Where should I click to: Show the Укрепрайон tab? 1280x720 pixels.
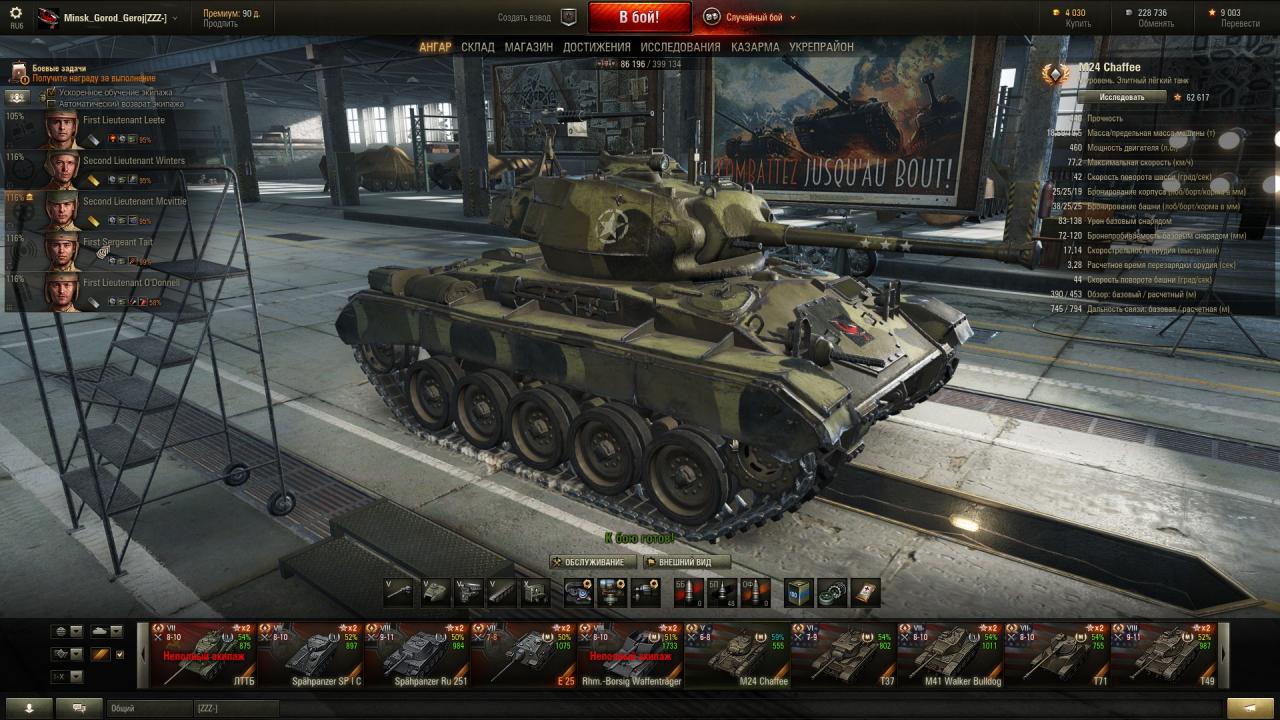821,47
